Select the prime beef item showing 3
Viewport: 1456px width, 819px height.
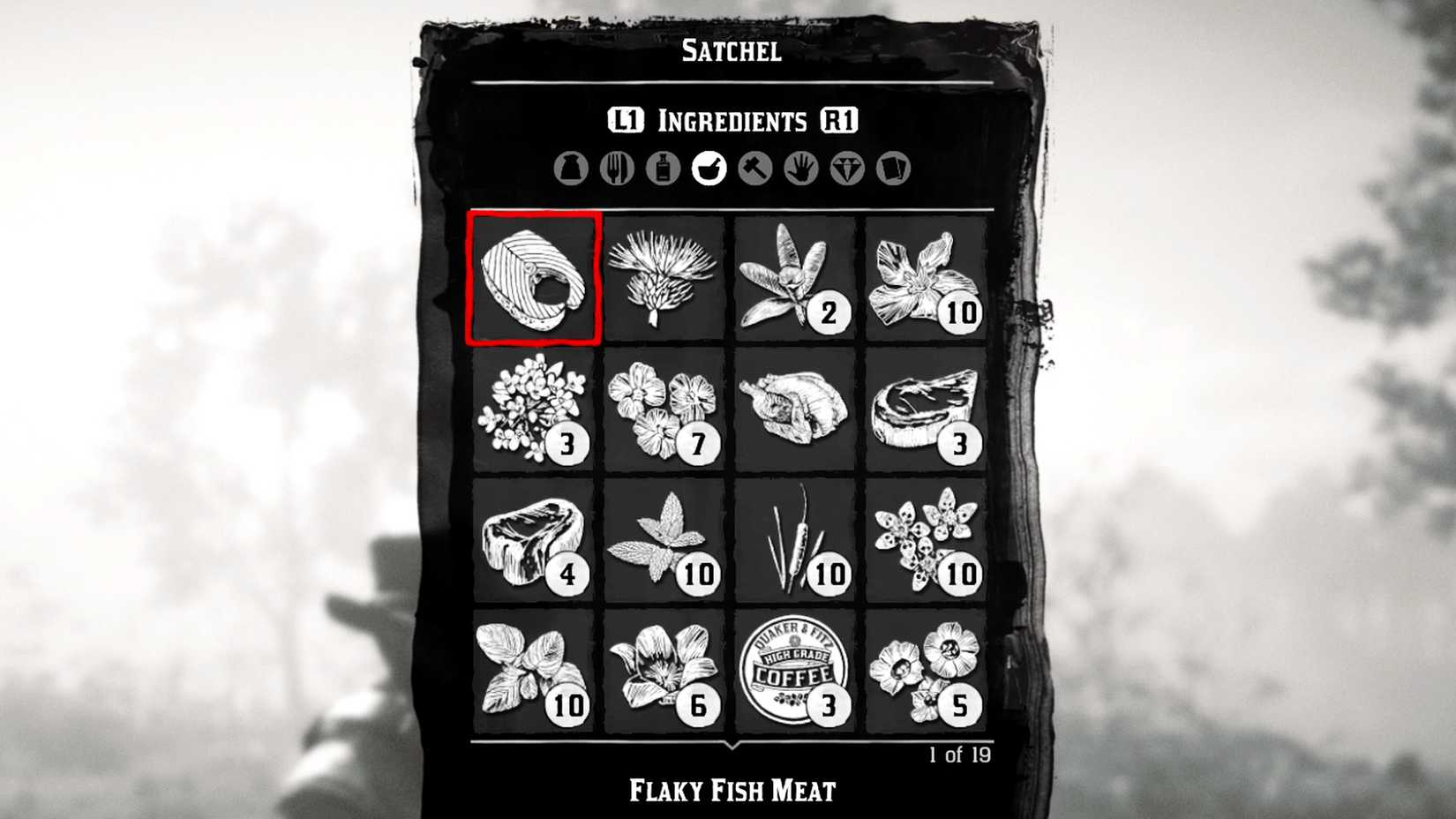[x=927, y=409]
